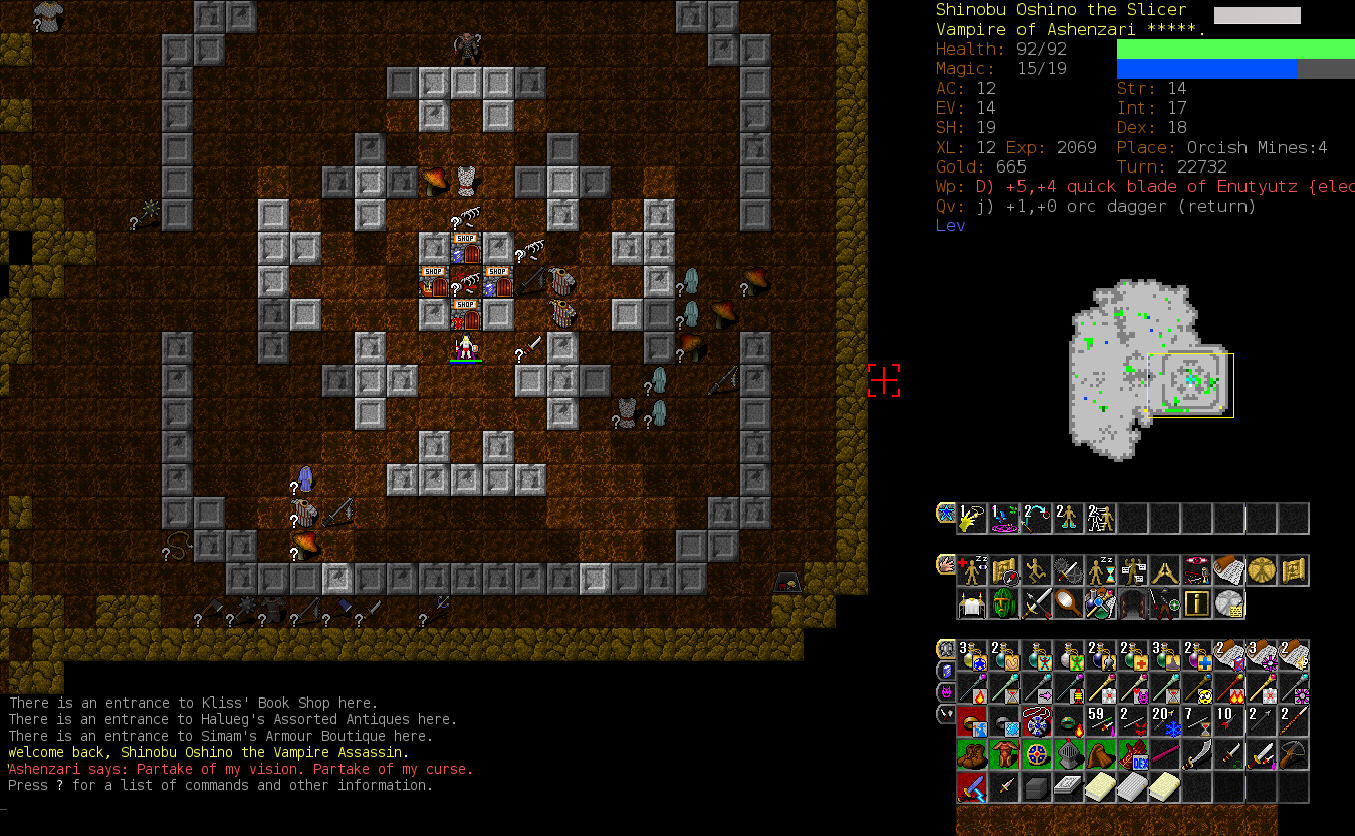Select the red DEX gloves slot
This screenshot has height=836, width=1355.
(1132, 755)
